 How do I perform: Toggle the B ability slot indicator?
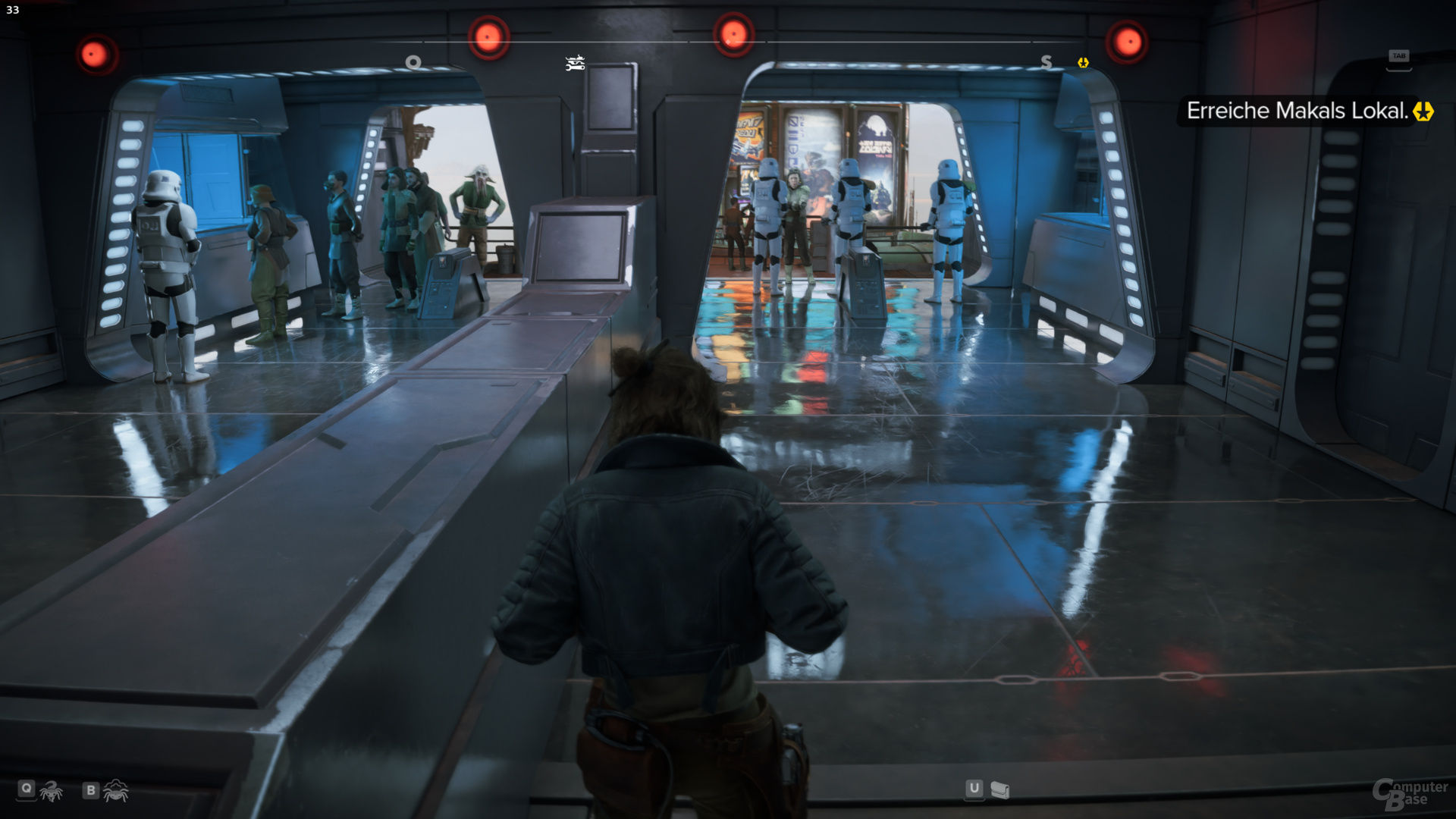(x=90, y=790)
